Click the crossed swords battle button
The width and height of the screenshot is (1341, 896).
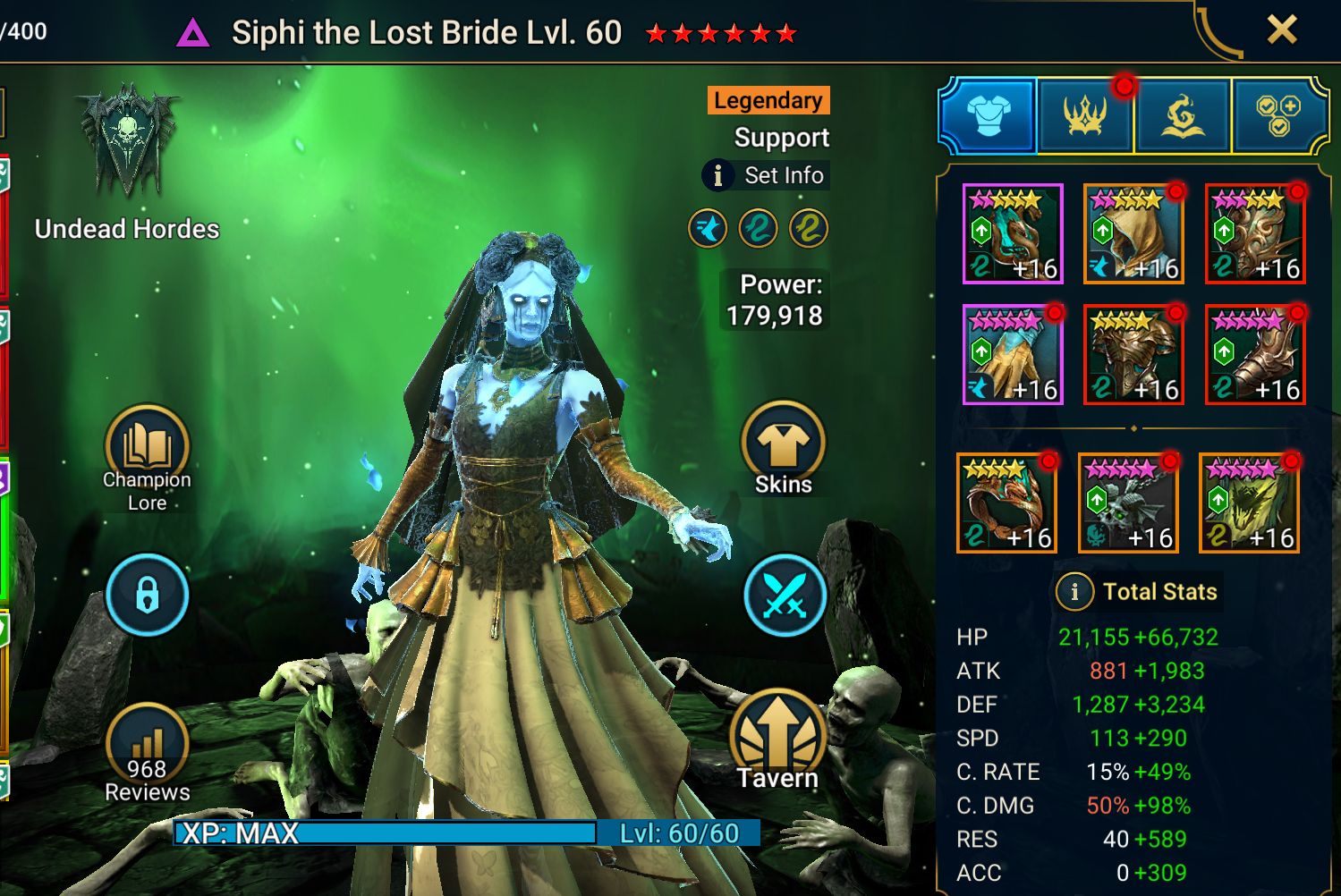tap(785, 595)
